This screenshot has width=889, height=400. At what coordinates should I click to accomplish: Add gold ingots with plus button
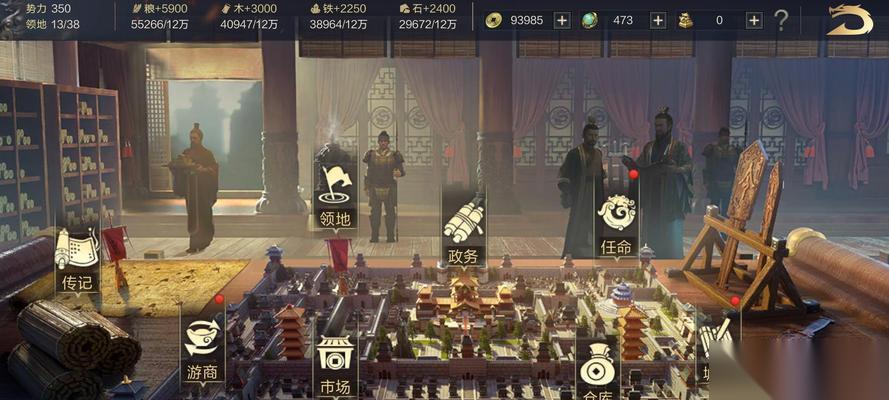pyautogui.click(x=753, y=20)
